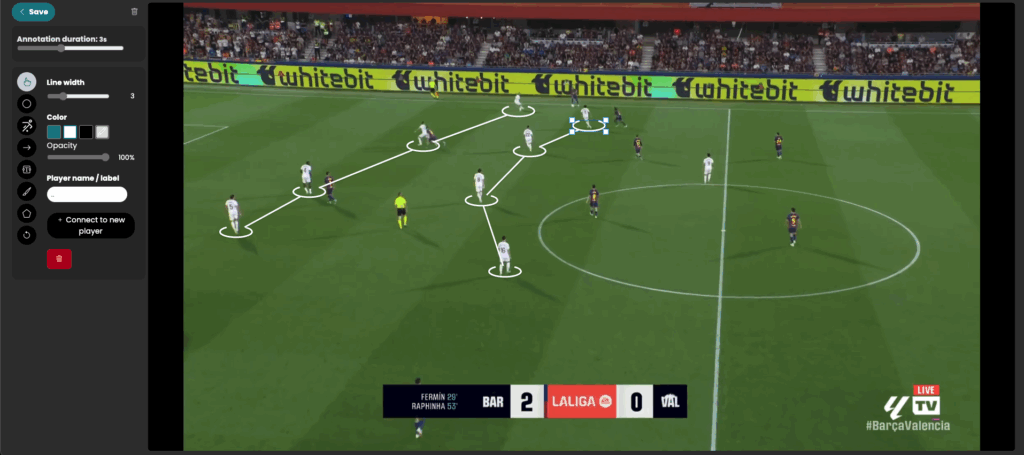Click the circular reset arrow tool

tap(27, 235)
